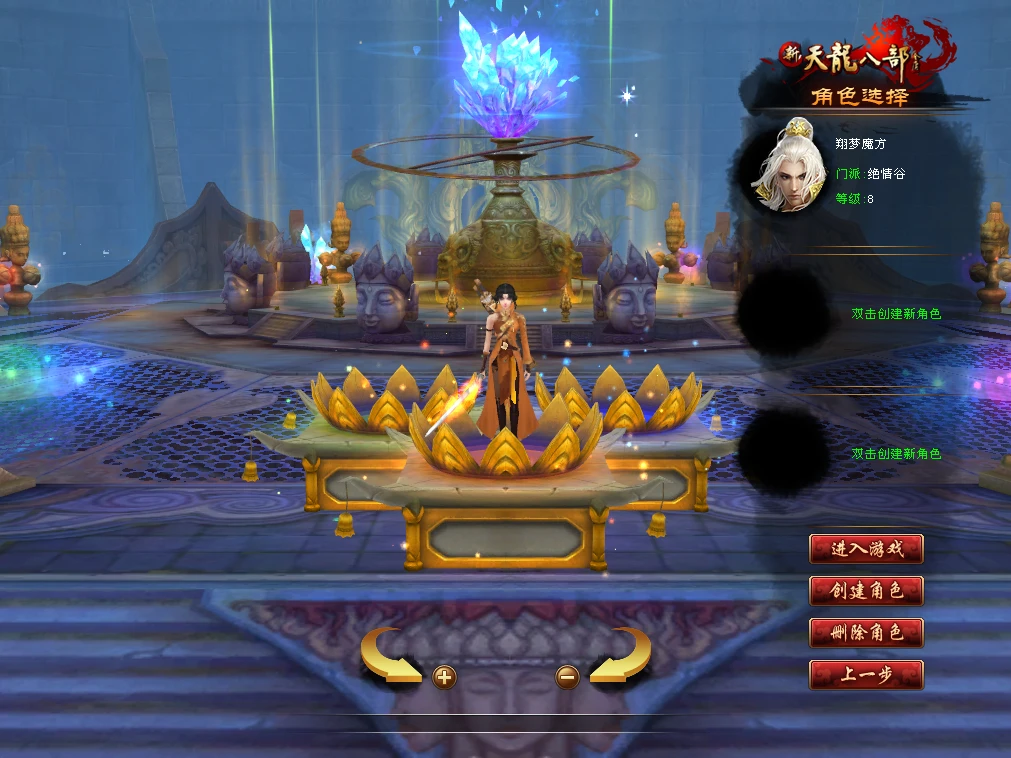Click the 进入游戏 (Enter Game) button
Viewport: 1011px width, 758px height.
pyautogui.click(x=866, y=549)
